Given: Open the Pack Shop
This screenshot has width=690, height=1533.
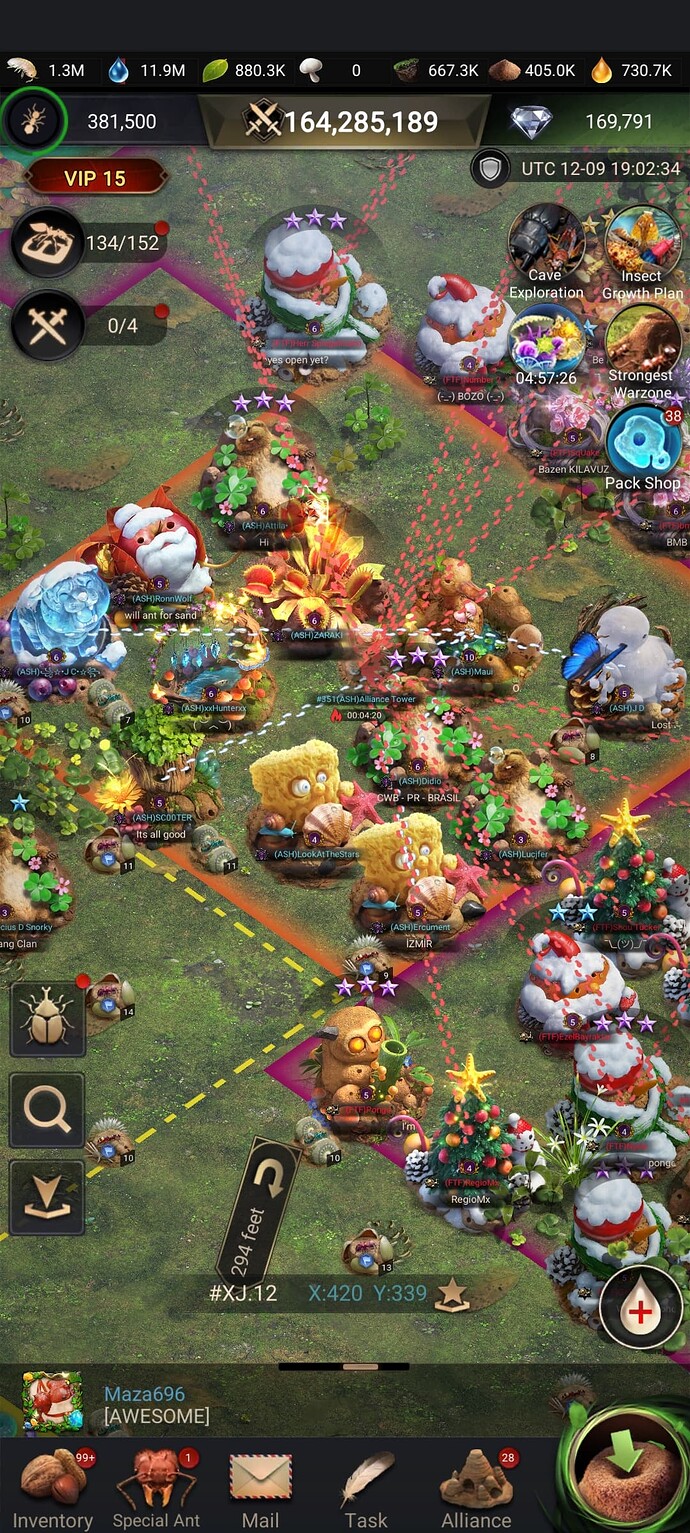Looking at the screenshot, I should tap(643, 448).
